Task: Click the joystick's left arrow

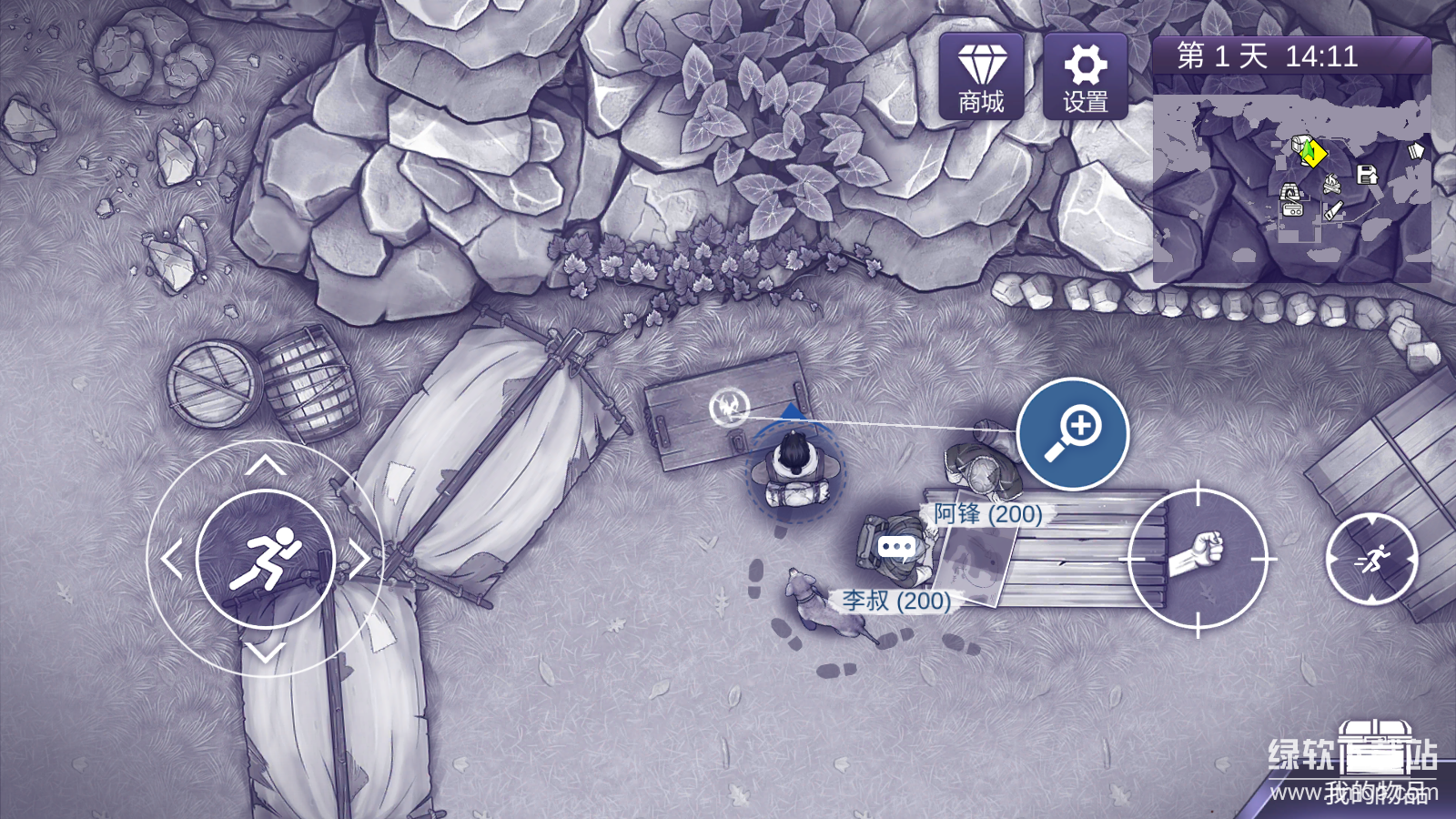Action: (x=171, y=560)
